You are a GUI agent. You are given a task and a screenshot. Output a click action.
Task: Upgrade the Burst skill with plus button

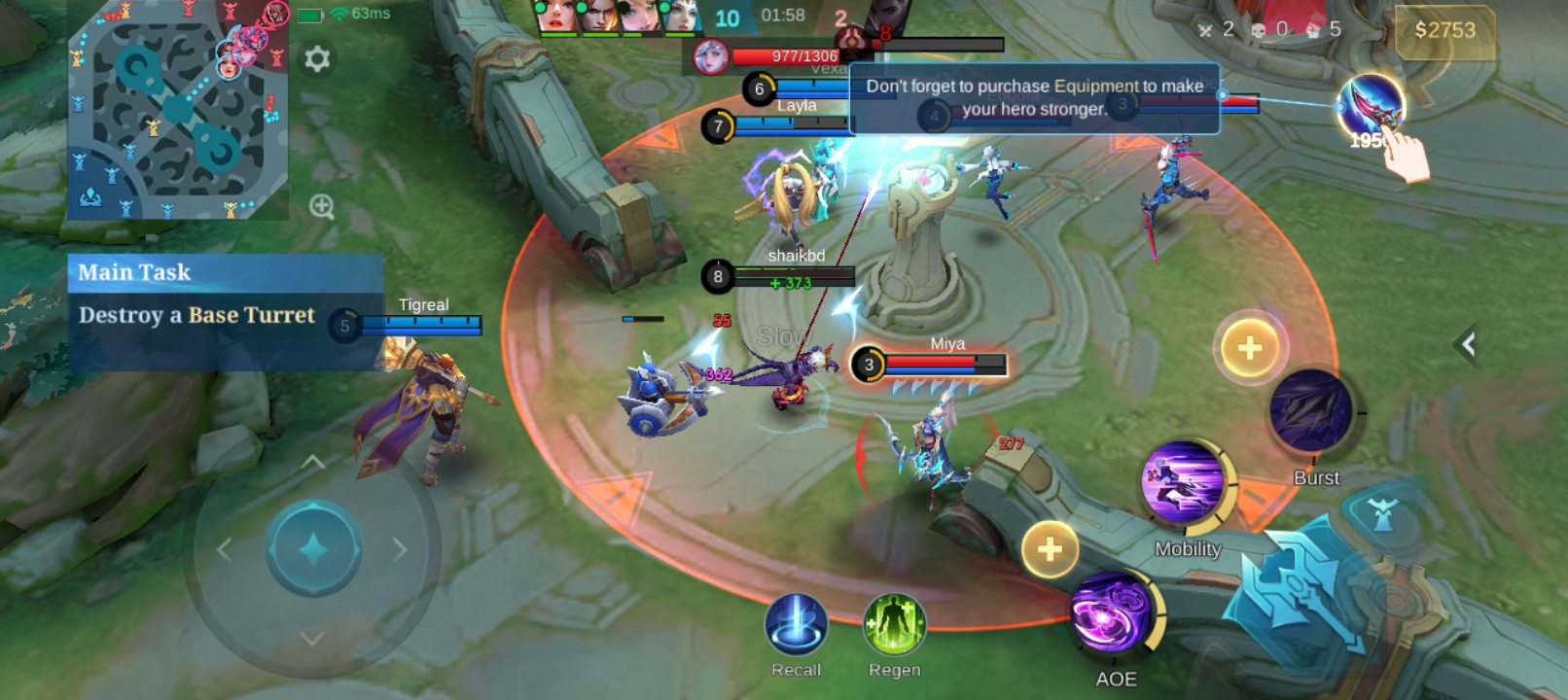click(x=1250, y=348)
